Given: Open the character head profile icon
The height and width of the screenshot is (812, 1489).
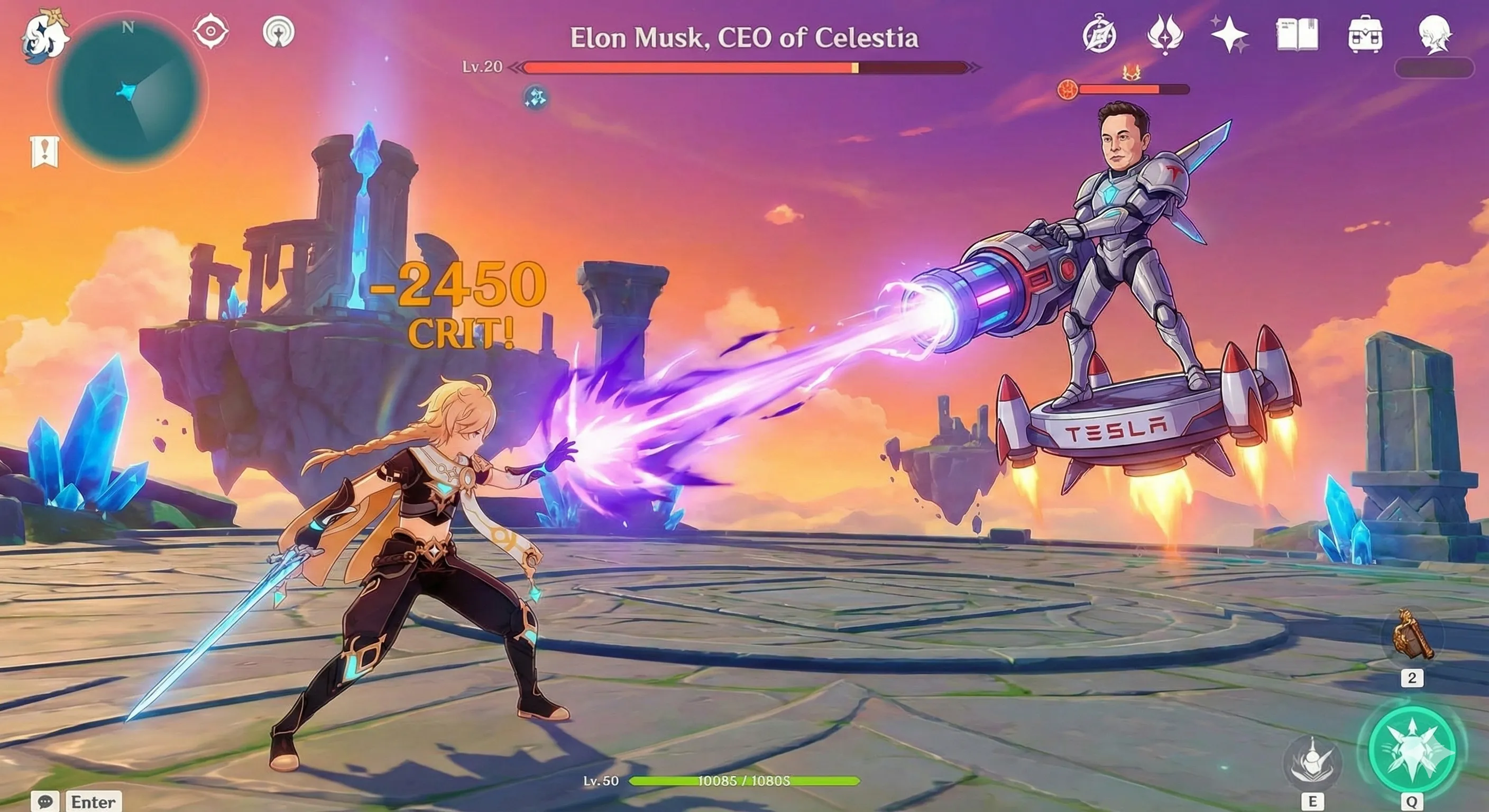Looking at the screenshot, I should click(1435, 35).
